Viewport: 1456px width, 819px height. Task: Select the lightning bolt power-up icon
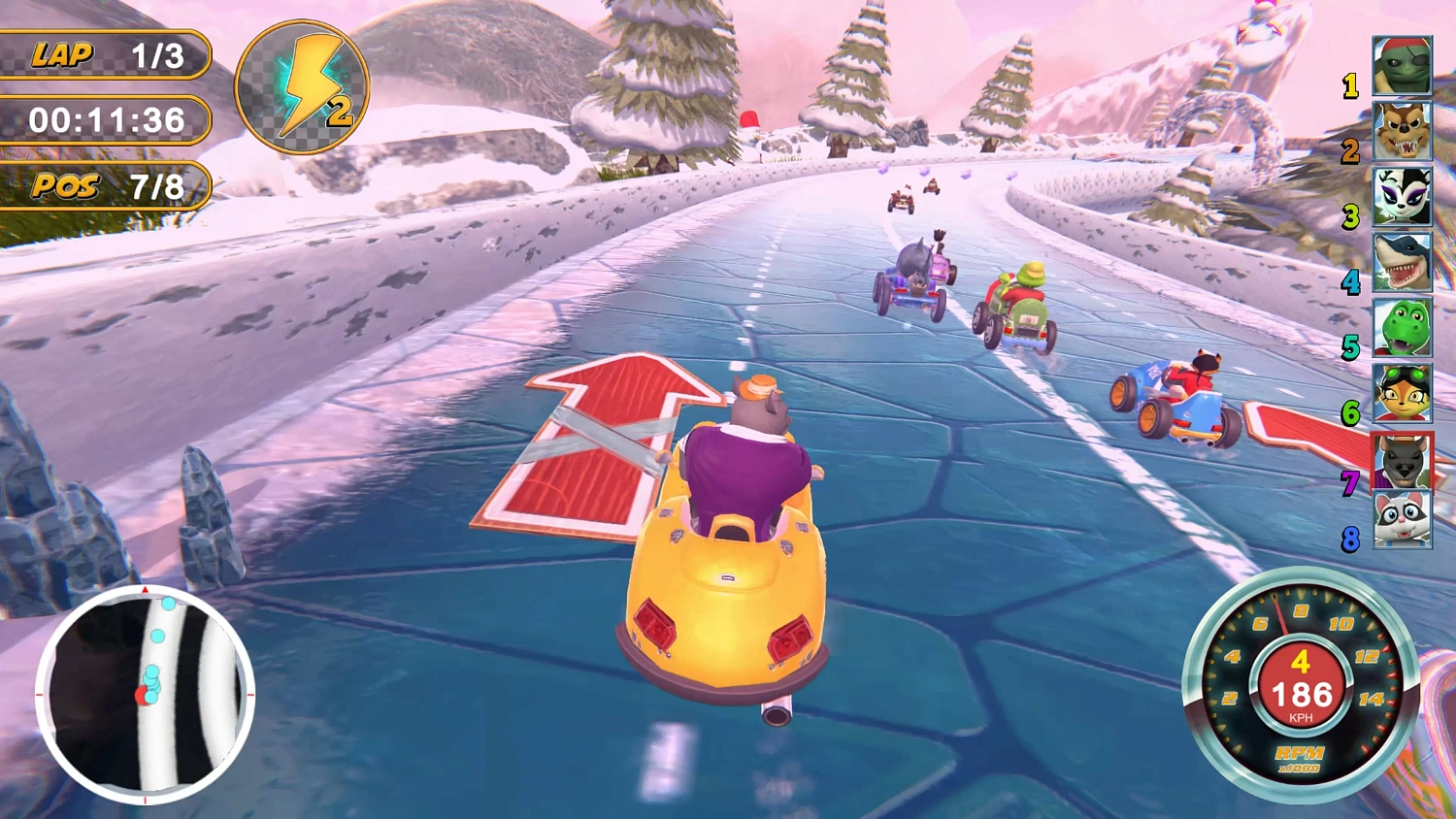(300, 87)
